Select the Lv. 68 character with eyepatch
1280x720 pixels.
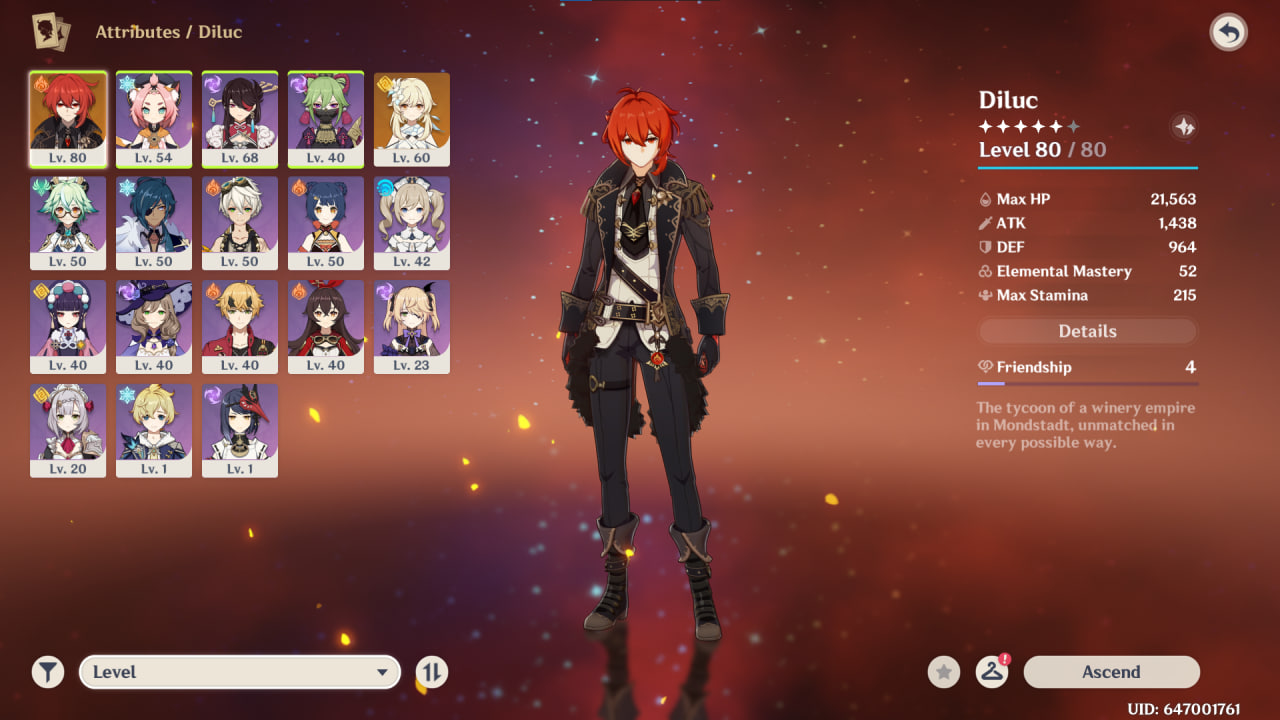click(x=240, y=119)
